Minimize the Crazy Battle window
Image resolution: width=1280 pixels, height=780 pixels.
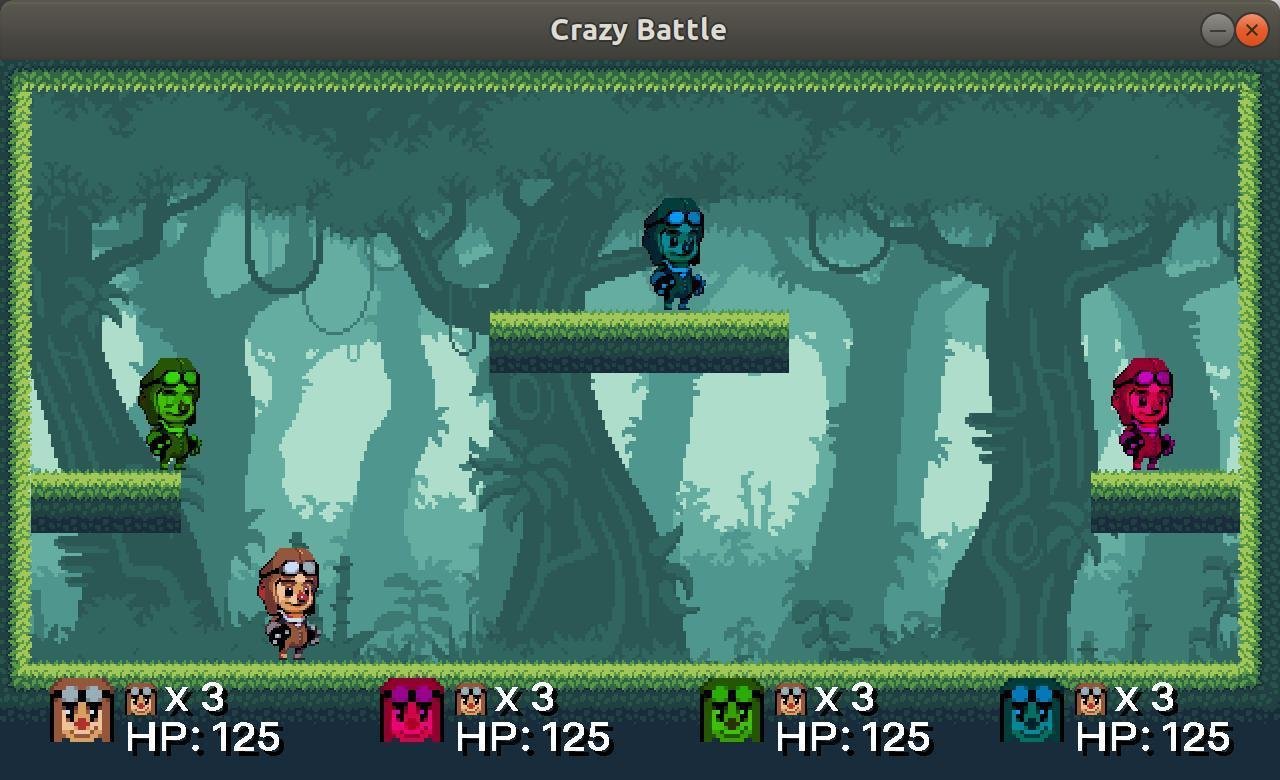tap(1216, 30)
